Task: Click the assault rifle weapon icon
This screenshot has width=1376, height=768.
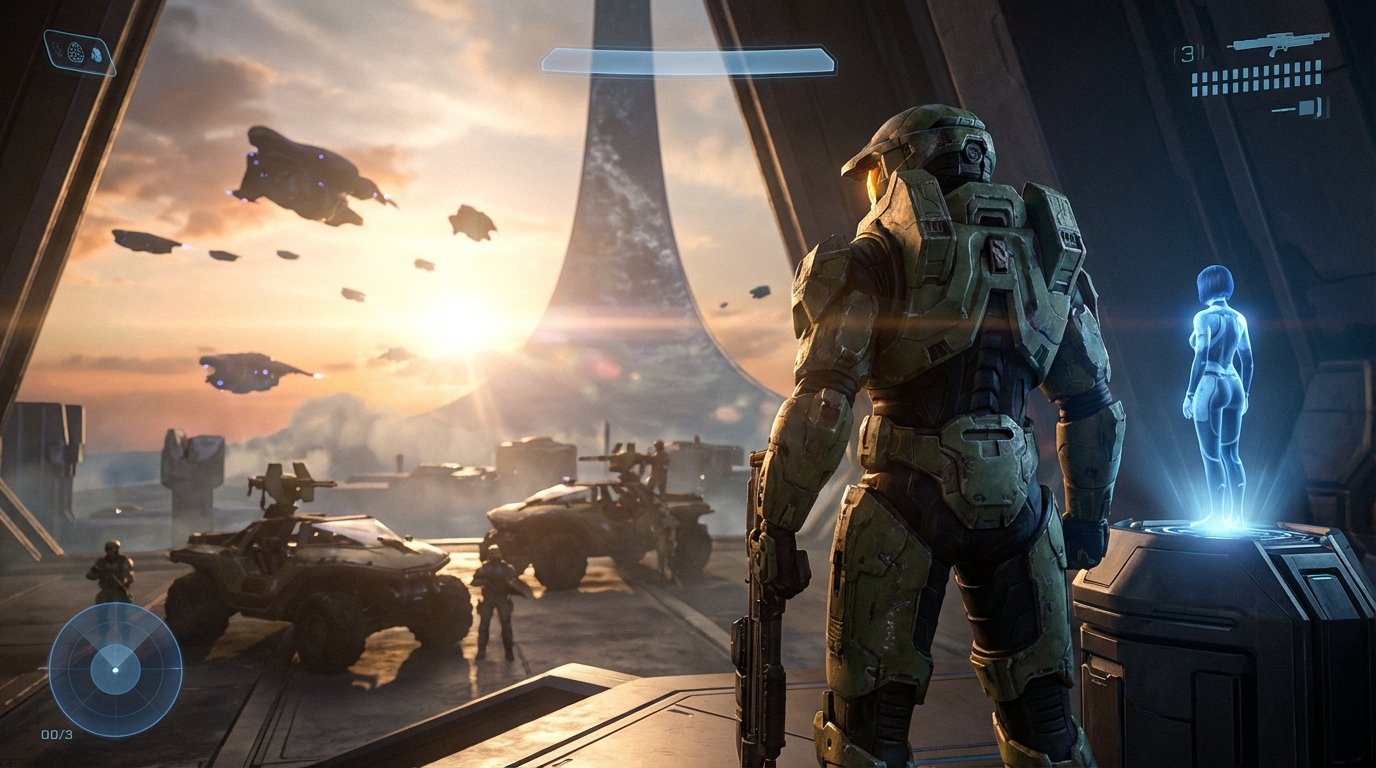Action: (x=1277, y=44)
